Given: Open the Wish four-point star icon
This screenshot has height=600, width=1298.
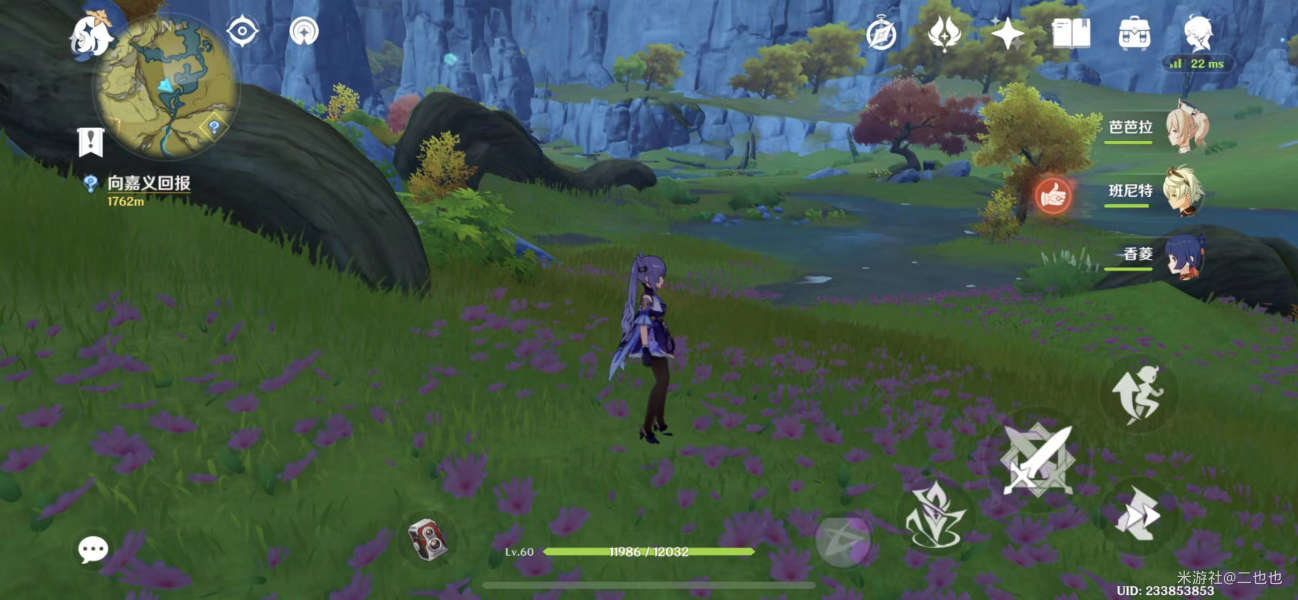Looking at the screenshot, I should (1007, 34).
